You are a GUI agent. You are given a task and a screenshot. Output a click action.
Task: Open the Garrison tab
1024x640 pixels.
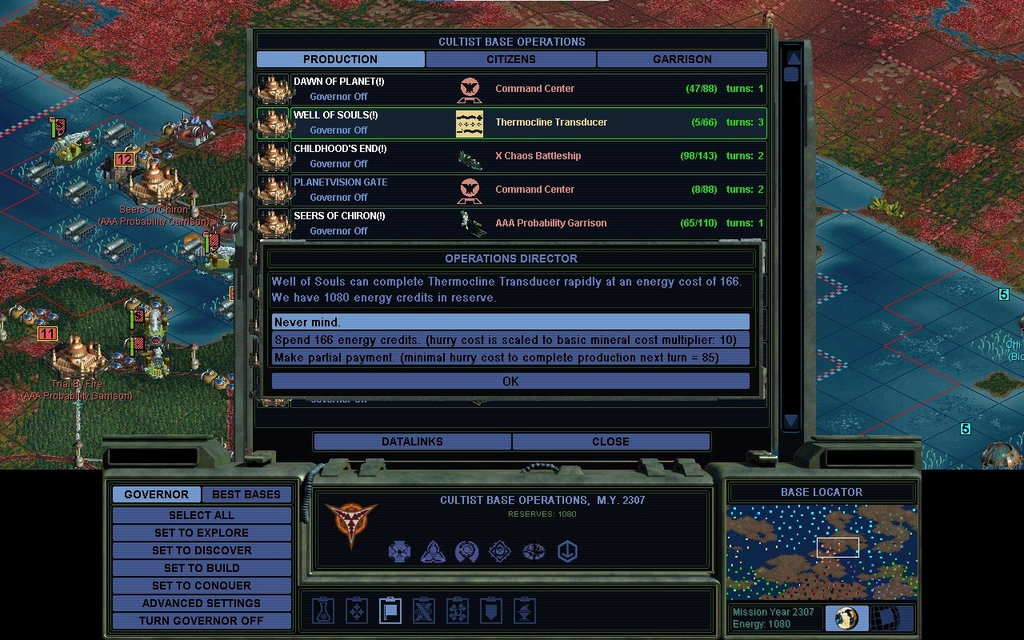(x=682, y=59)
